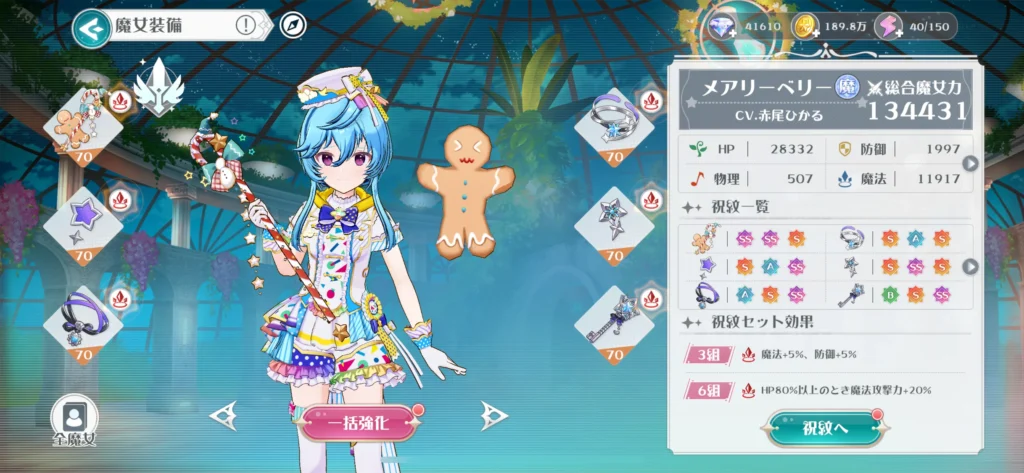Expand the stats detail arrow

click(x=969, y=164)
